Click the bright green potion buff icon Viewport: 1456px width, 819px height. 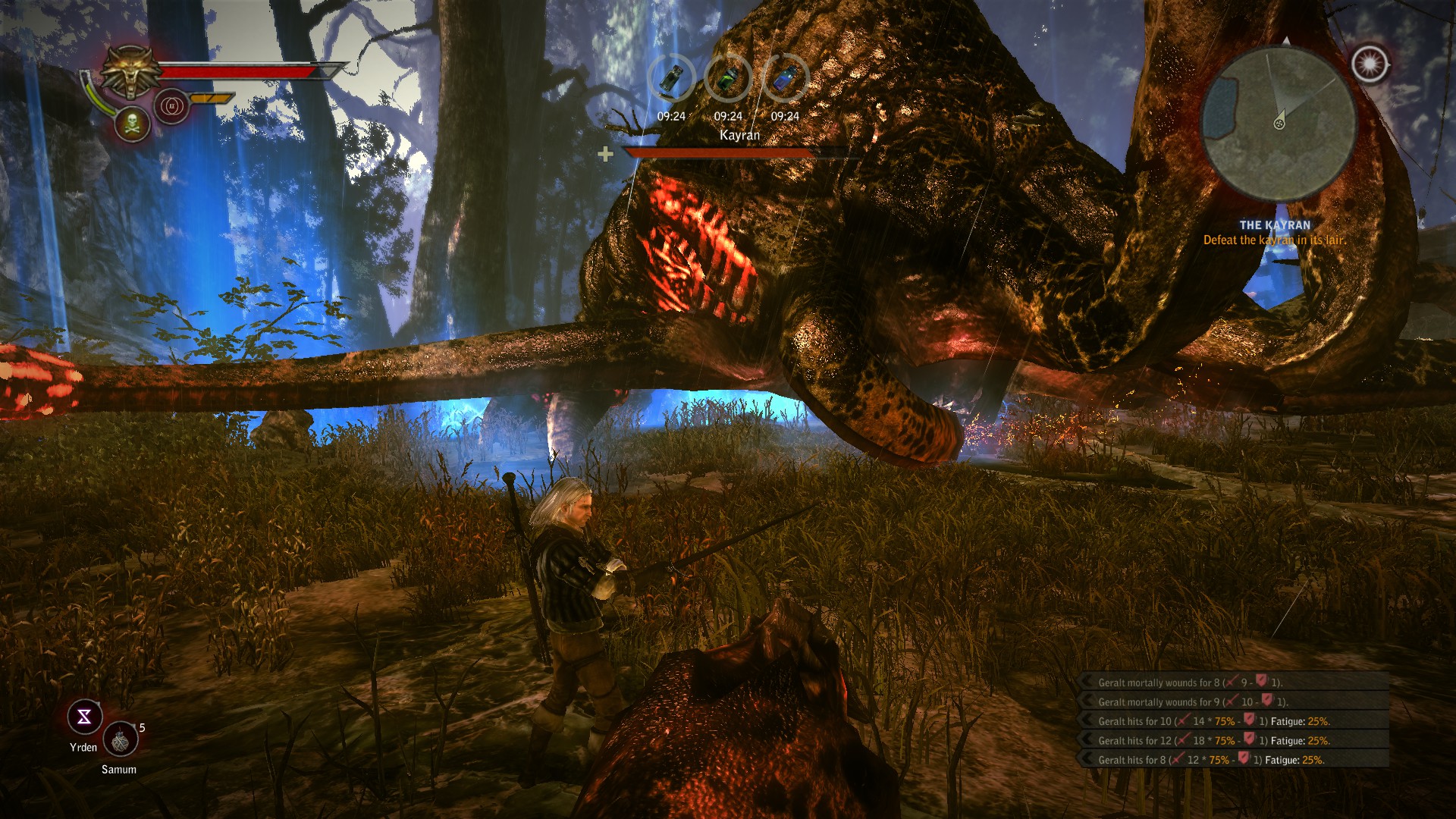[x=728, y=79]
